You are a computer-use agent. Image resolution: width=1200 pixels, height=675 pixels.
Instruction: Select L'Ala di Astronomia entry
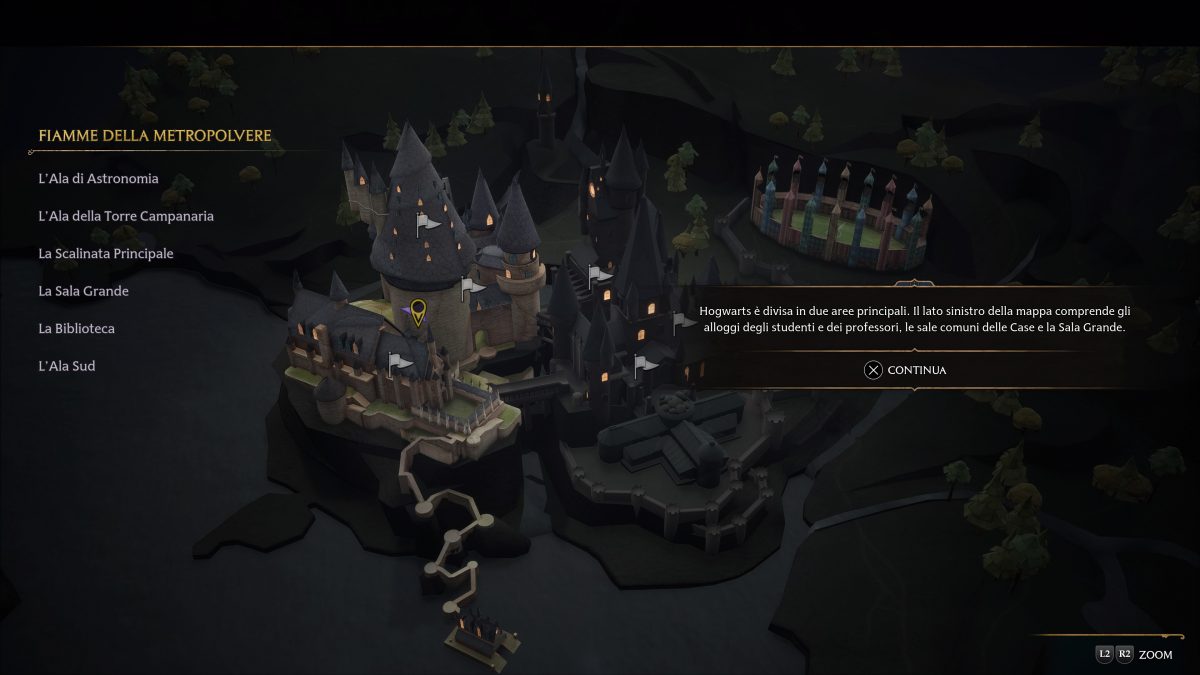pyautogui.click(x=98, y=179)
